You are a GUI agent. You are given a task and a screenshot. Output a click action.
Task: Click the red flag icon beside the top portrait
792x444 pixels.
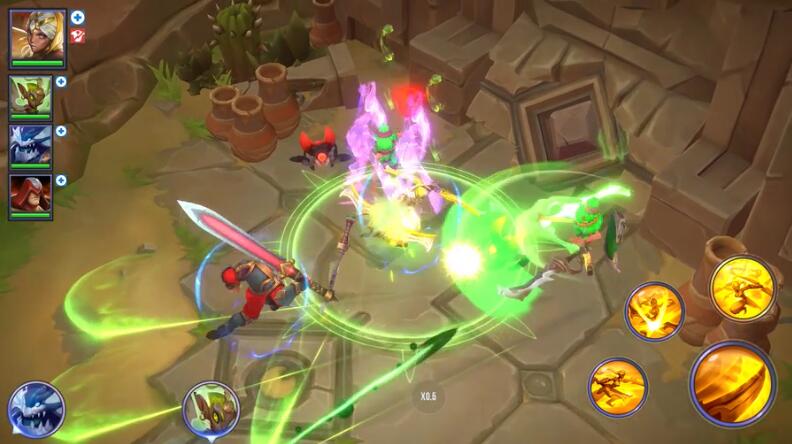[78, 36]
